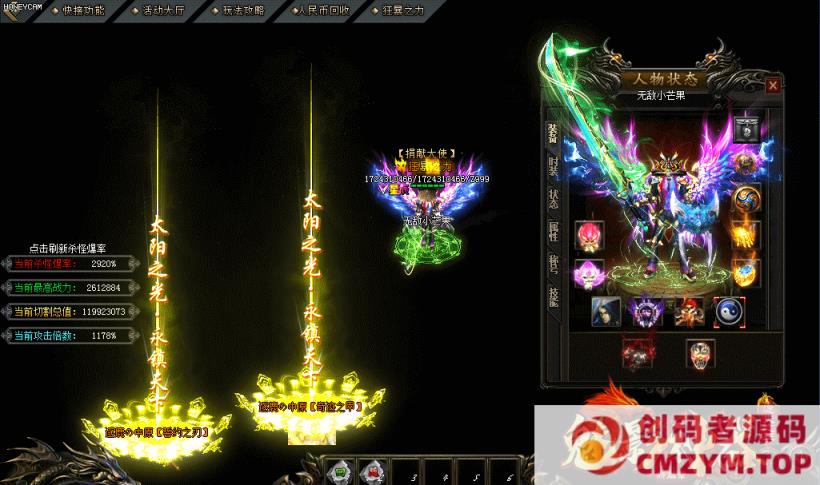
Task: Open the 人民币回收 menu
Action: click(x=323, y=10)
